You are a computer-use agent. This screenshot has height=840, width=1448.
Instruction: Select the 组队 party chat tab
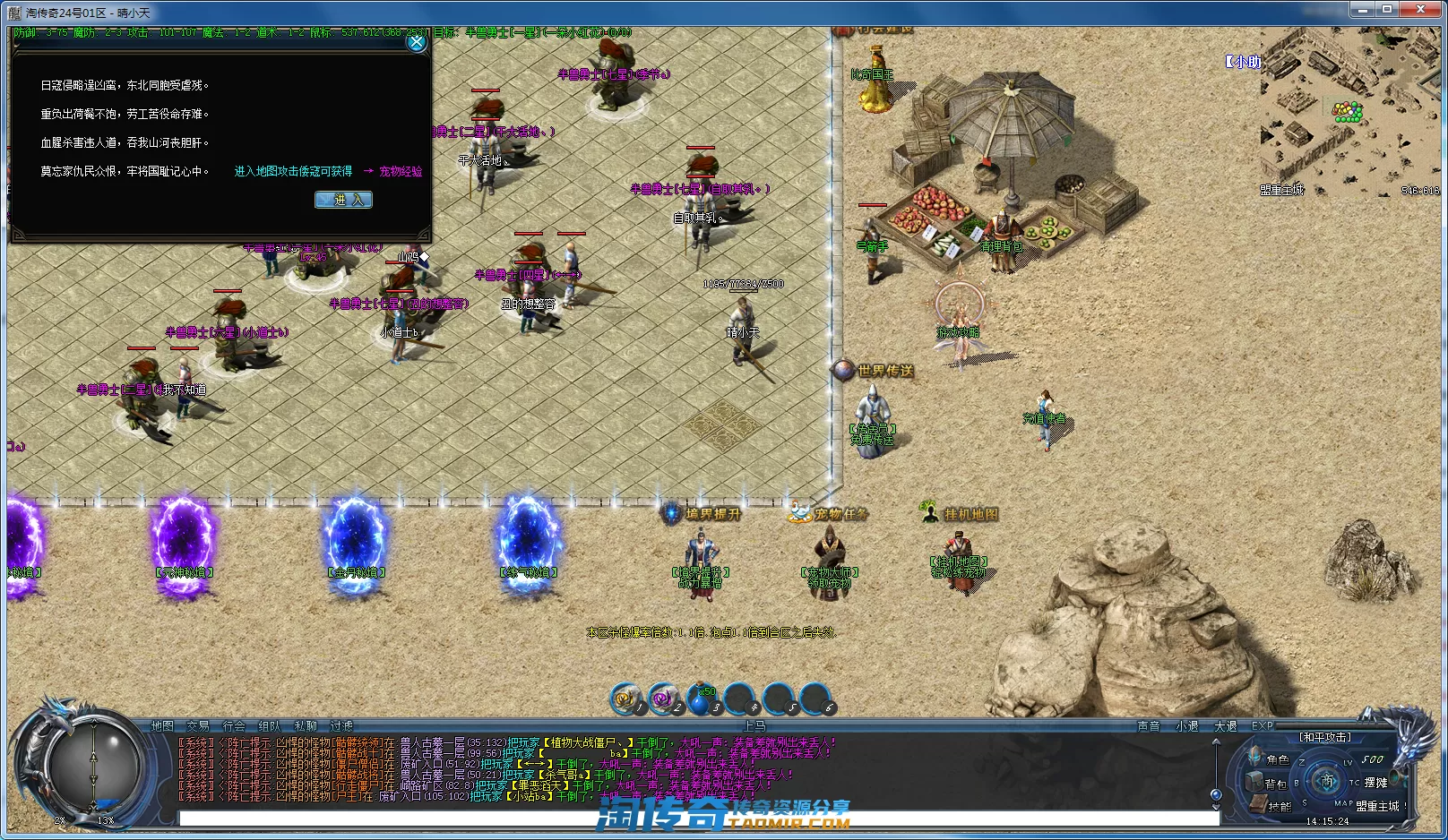(x=270, y=726)
